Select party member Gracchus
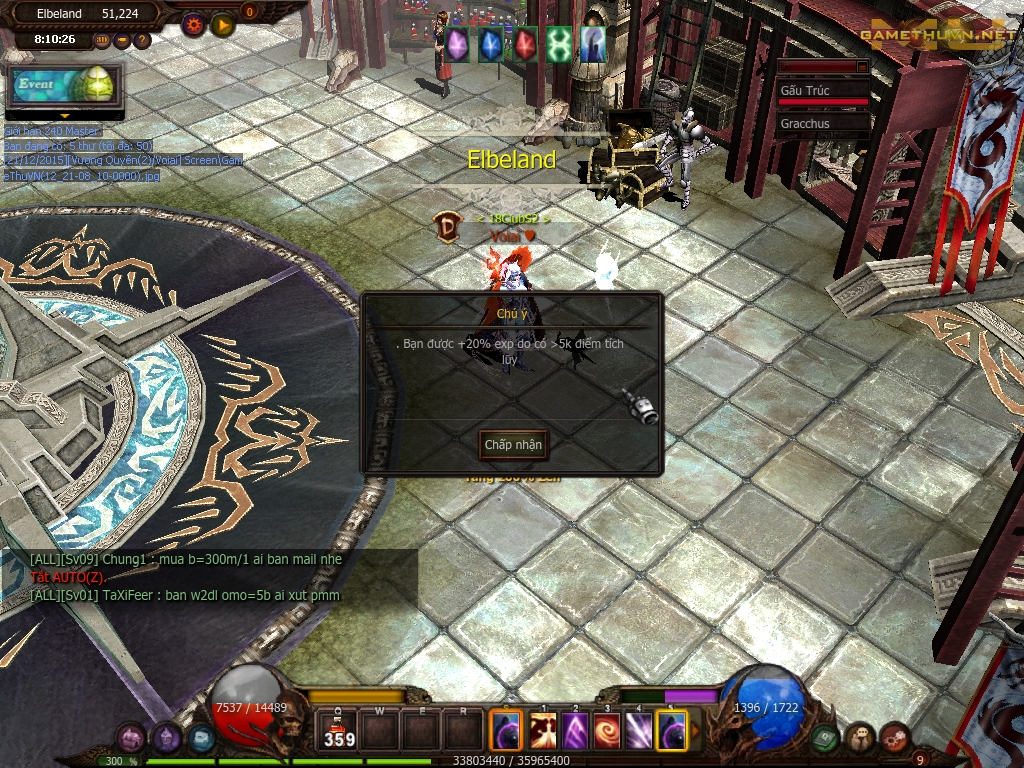This screenshot has width=1024, height=768. (822, 124)
